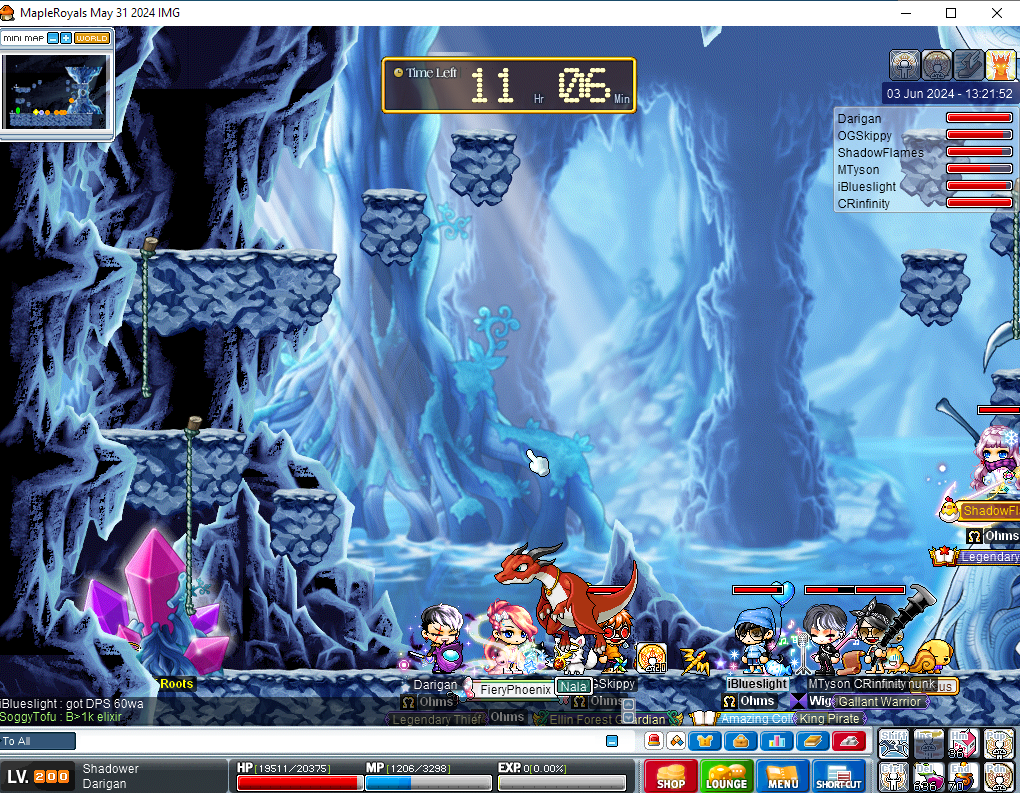Open the skill book icon button
This screenshot has height=793, width=1020.
pos(813,741)
